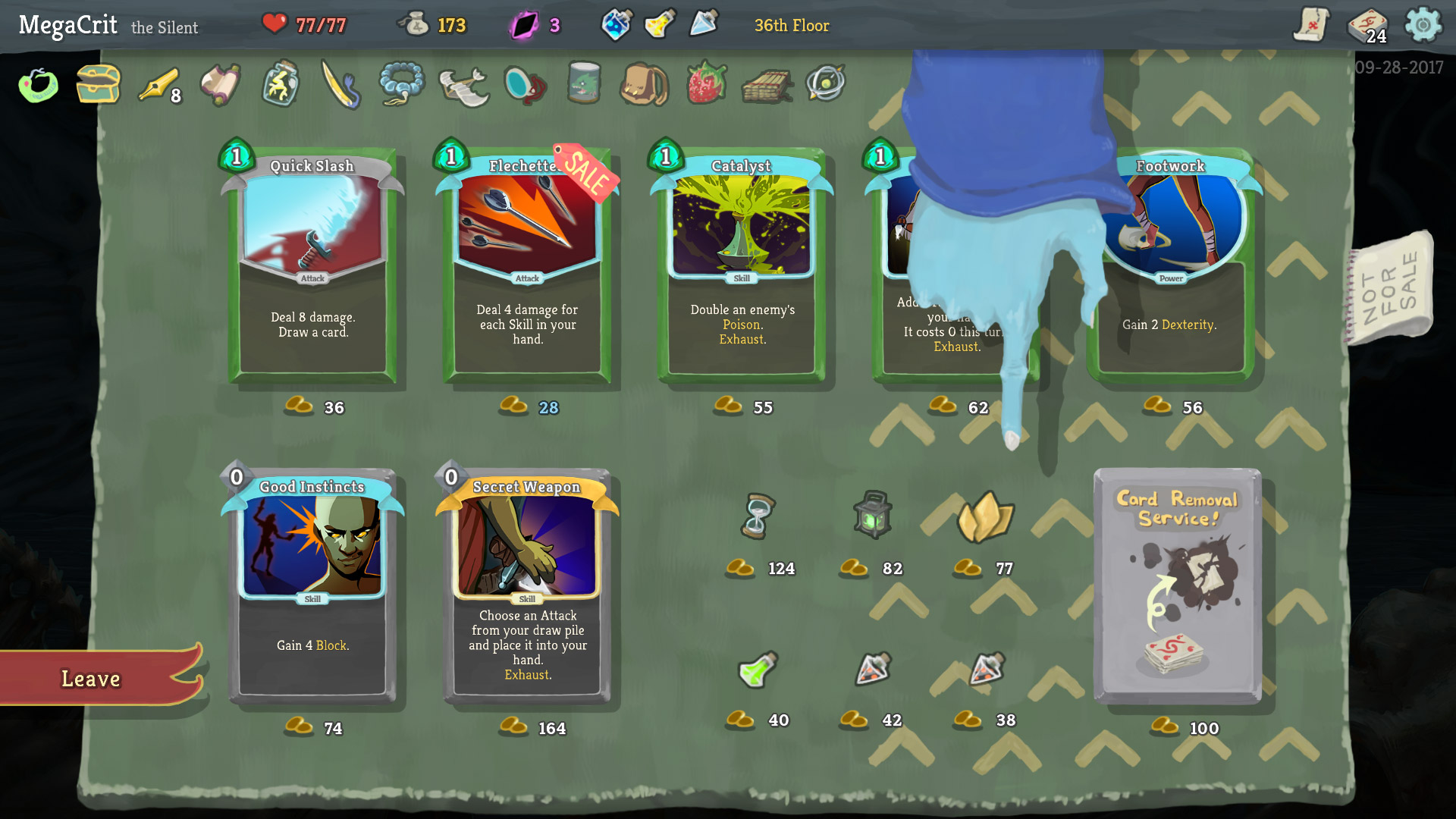Screen dimensions: 1456x819
Task: Purchase the green potion costing 40 gold
Action: click(x=760, y=671)
